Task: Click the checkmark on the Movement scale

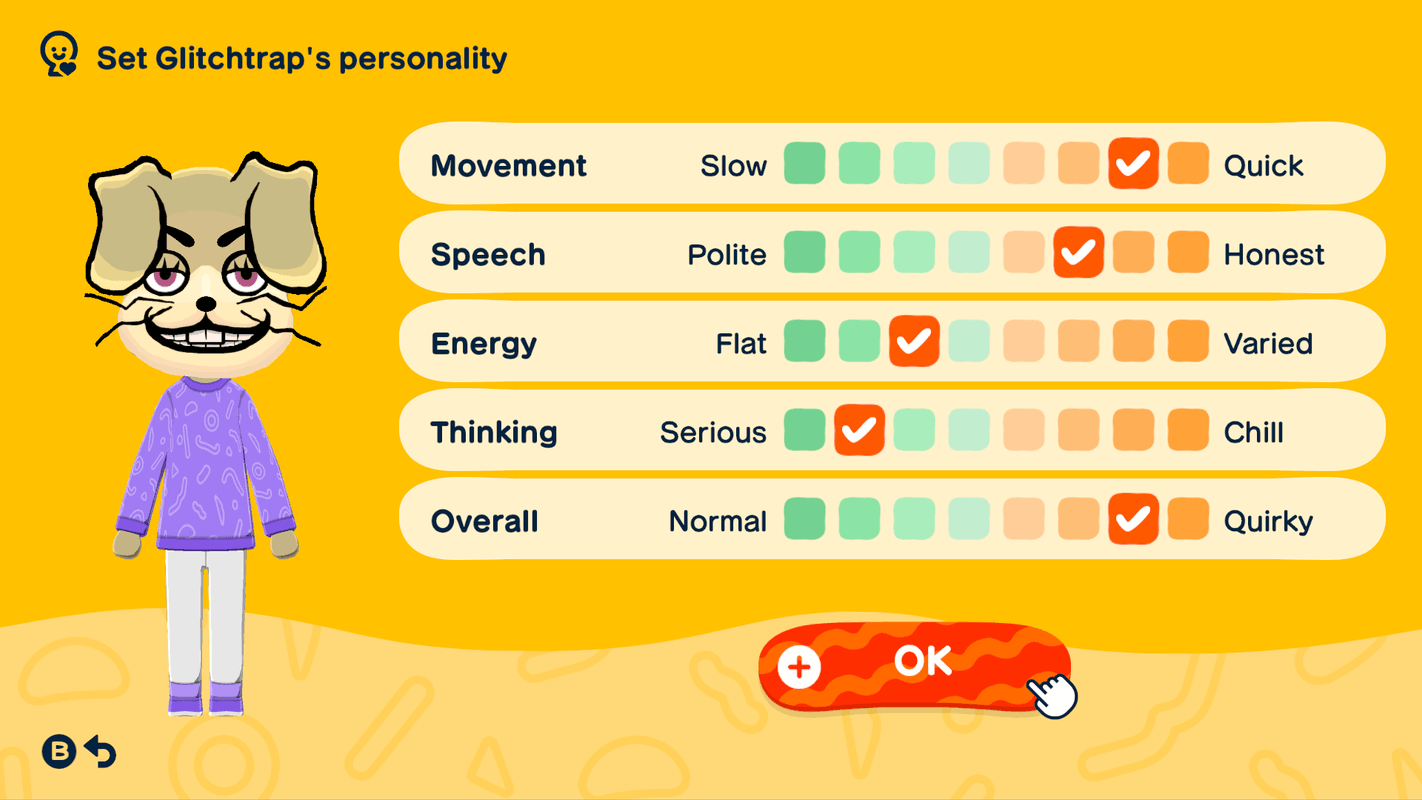Action: coord(1133,164)
